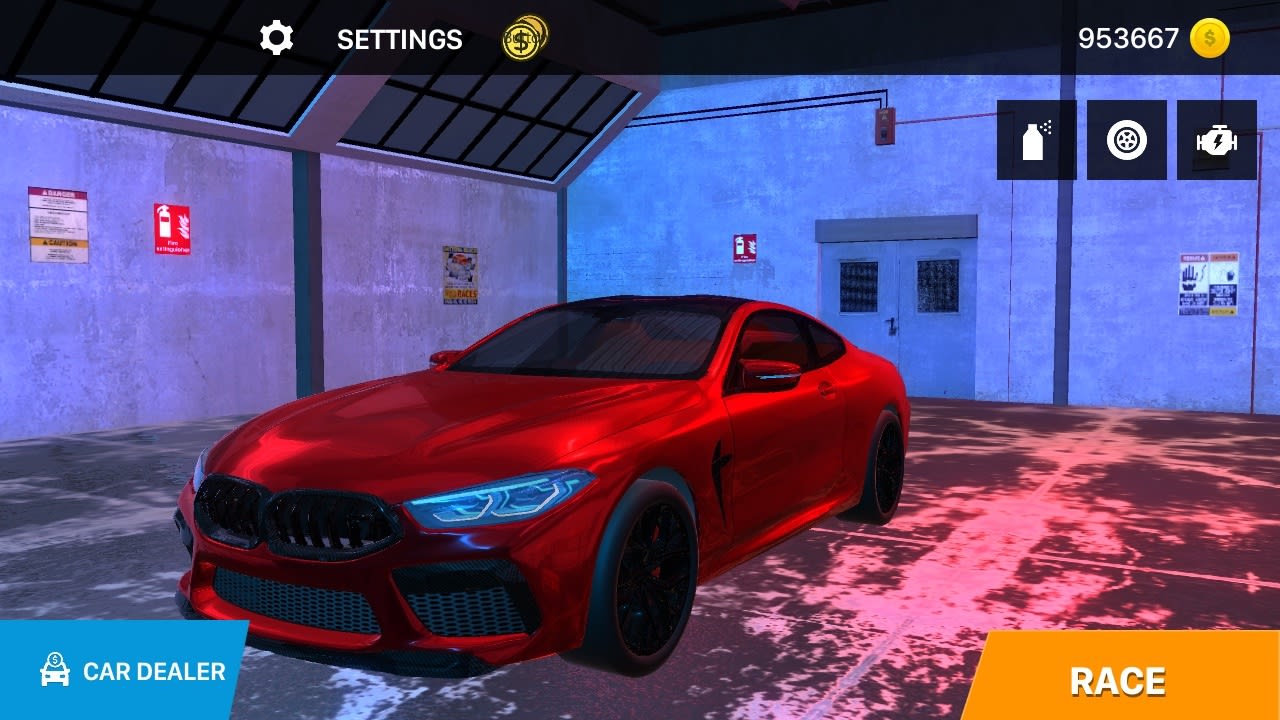Image resolution: width=1280 pixels, height=720 pixels.
Task: Open the spray paint customization icon
Action: (1030, 140)
